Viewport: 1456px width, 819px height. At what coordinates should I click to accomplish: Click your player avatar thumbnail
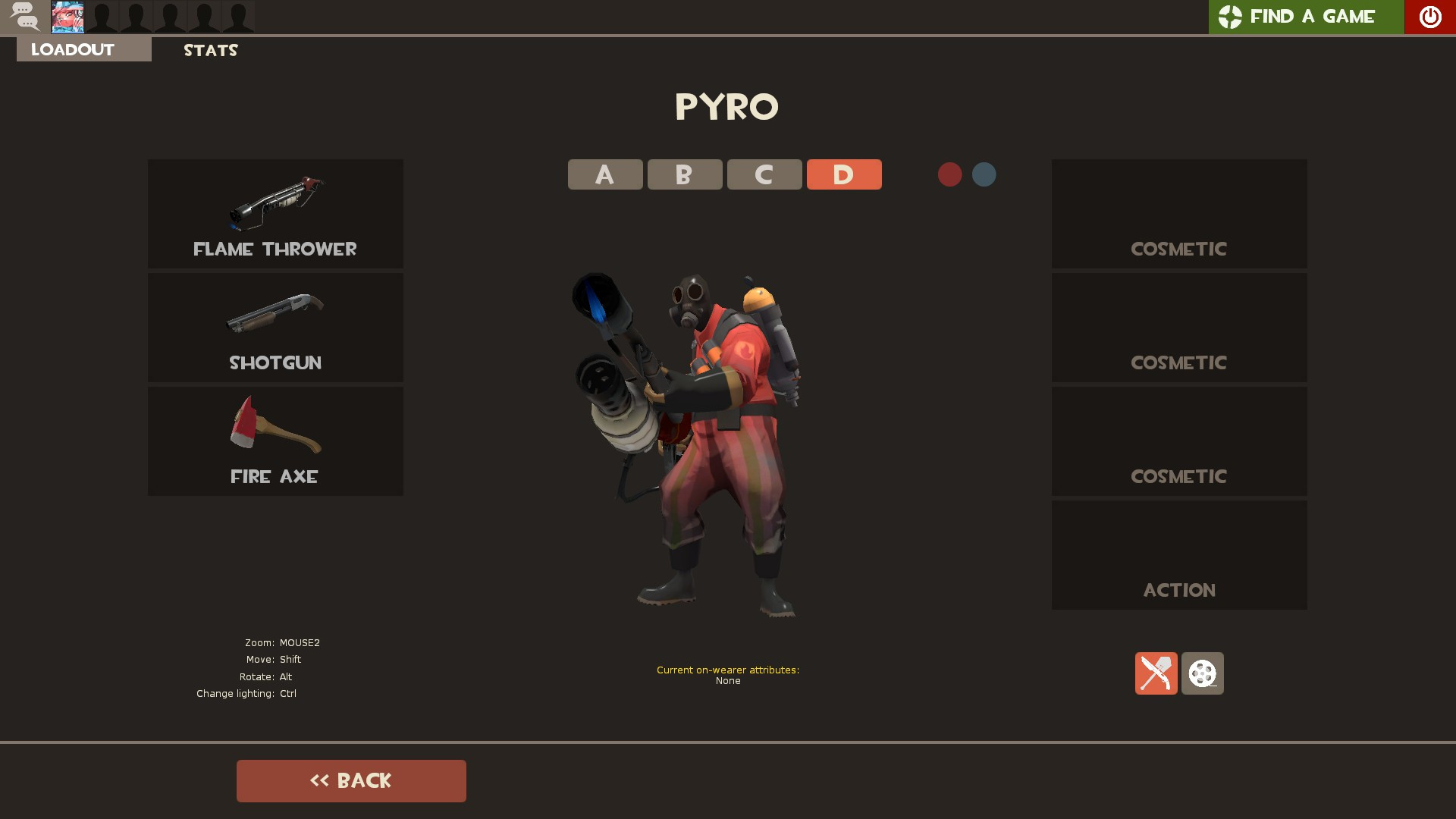pos(67,17)
